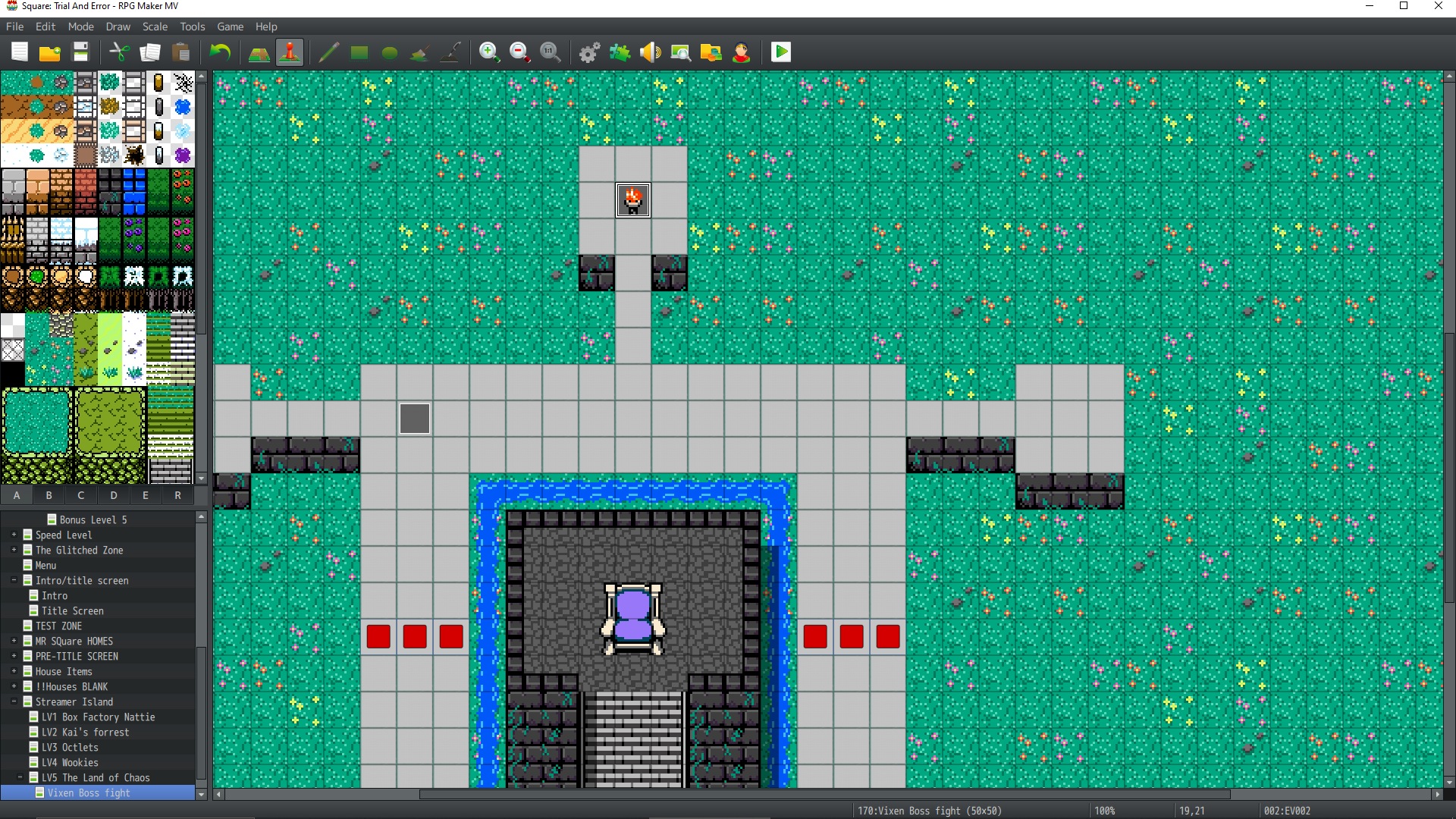Open the Sound Test speaker icon
This screenshot has height=819, width=1456.
pos(650,52)
